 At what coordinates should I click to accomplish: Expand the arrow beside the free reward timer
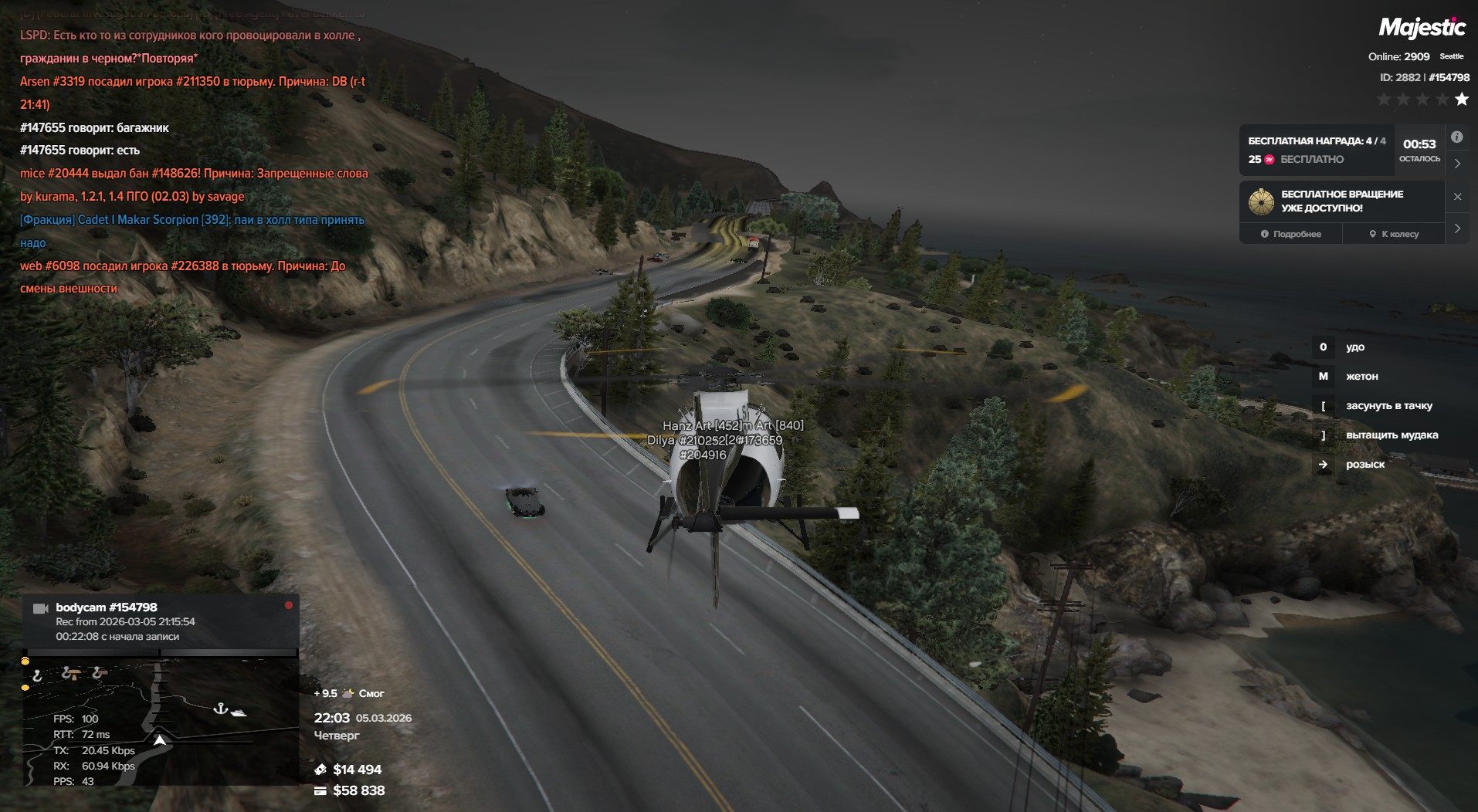point(1457,164)
